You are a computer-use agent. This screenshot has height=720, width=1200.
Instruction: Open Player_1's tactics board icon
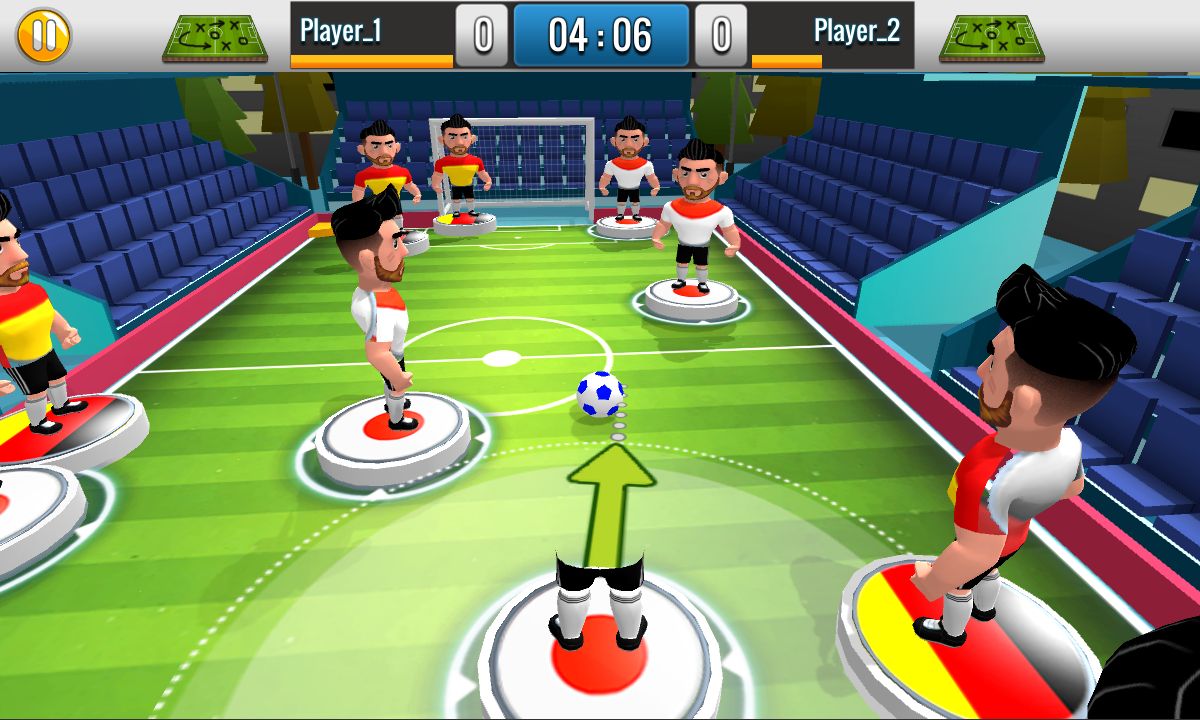(215, 38)
